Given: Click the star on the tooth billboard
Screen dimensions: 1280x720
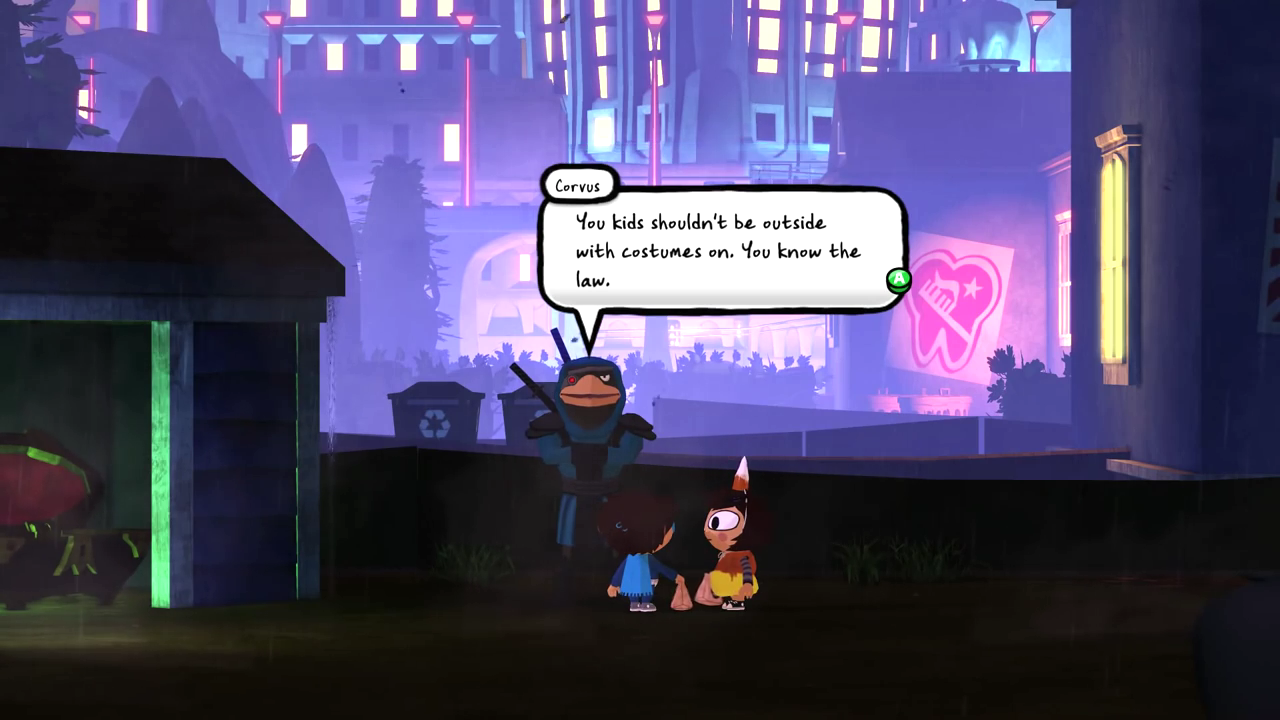Looking at the screenshot, I should click(972, 288).
